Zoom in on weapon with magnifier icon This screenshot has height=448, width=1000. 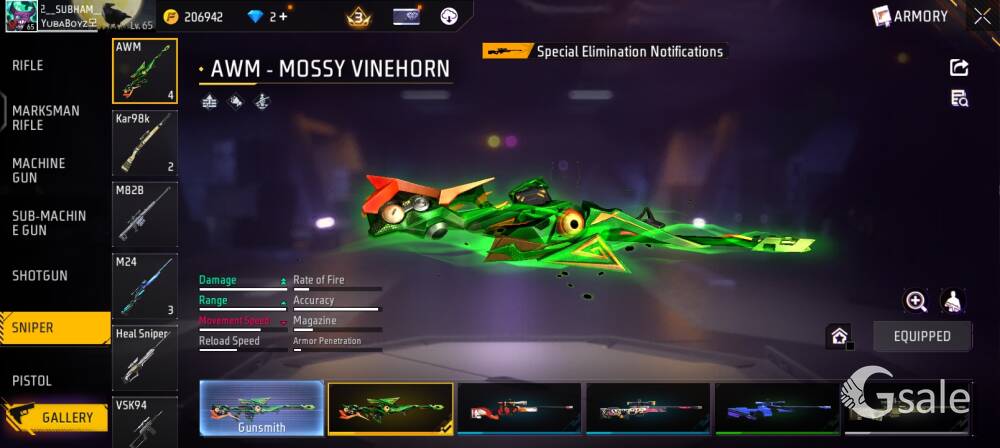[x=915, y=301]
